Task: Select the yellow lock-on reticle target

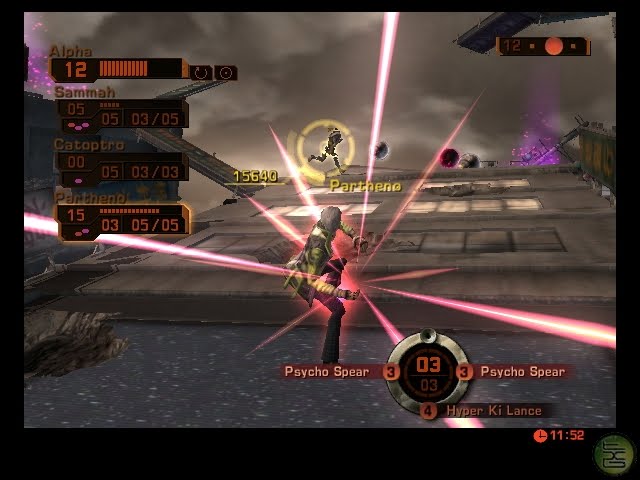Action: (x=325, y=148)
